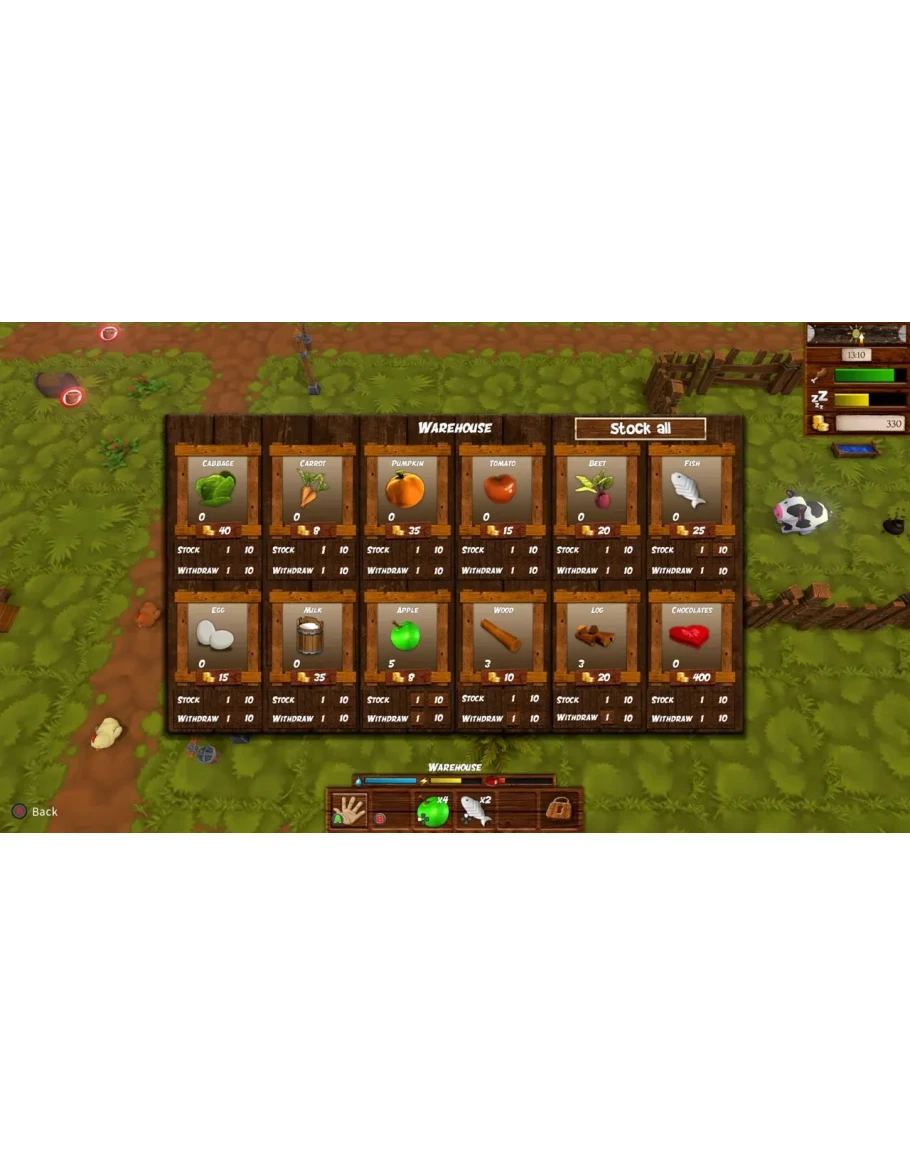Withdraw 1 Wood from the warehouse

[512, 718]
